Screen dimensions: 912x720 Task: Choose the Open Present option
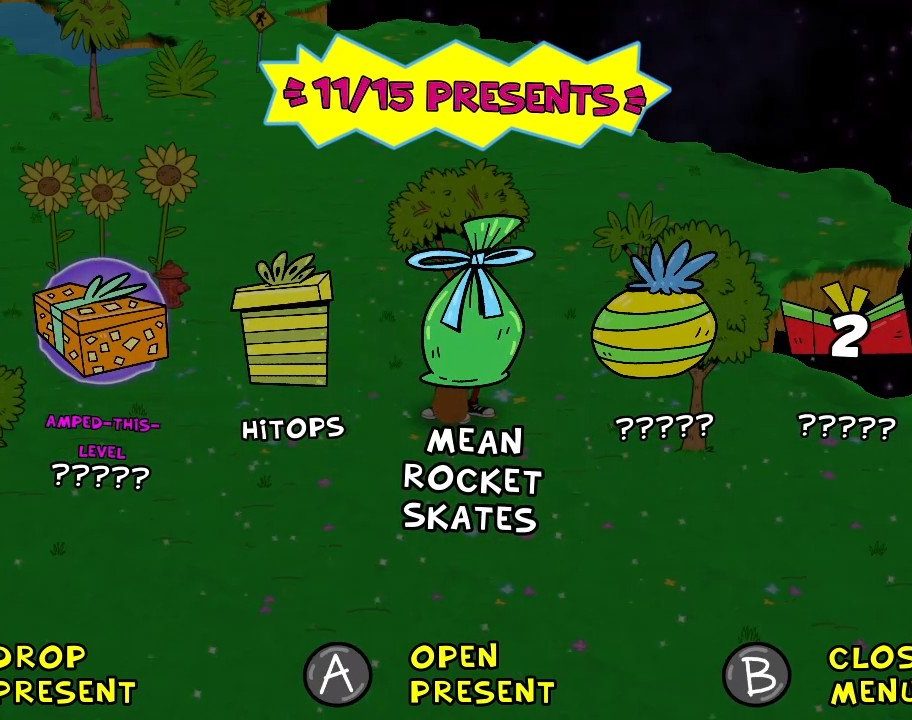tap(480, 674)
